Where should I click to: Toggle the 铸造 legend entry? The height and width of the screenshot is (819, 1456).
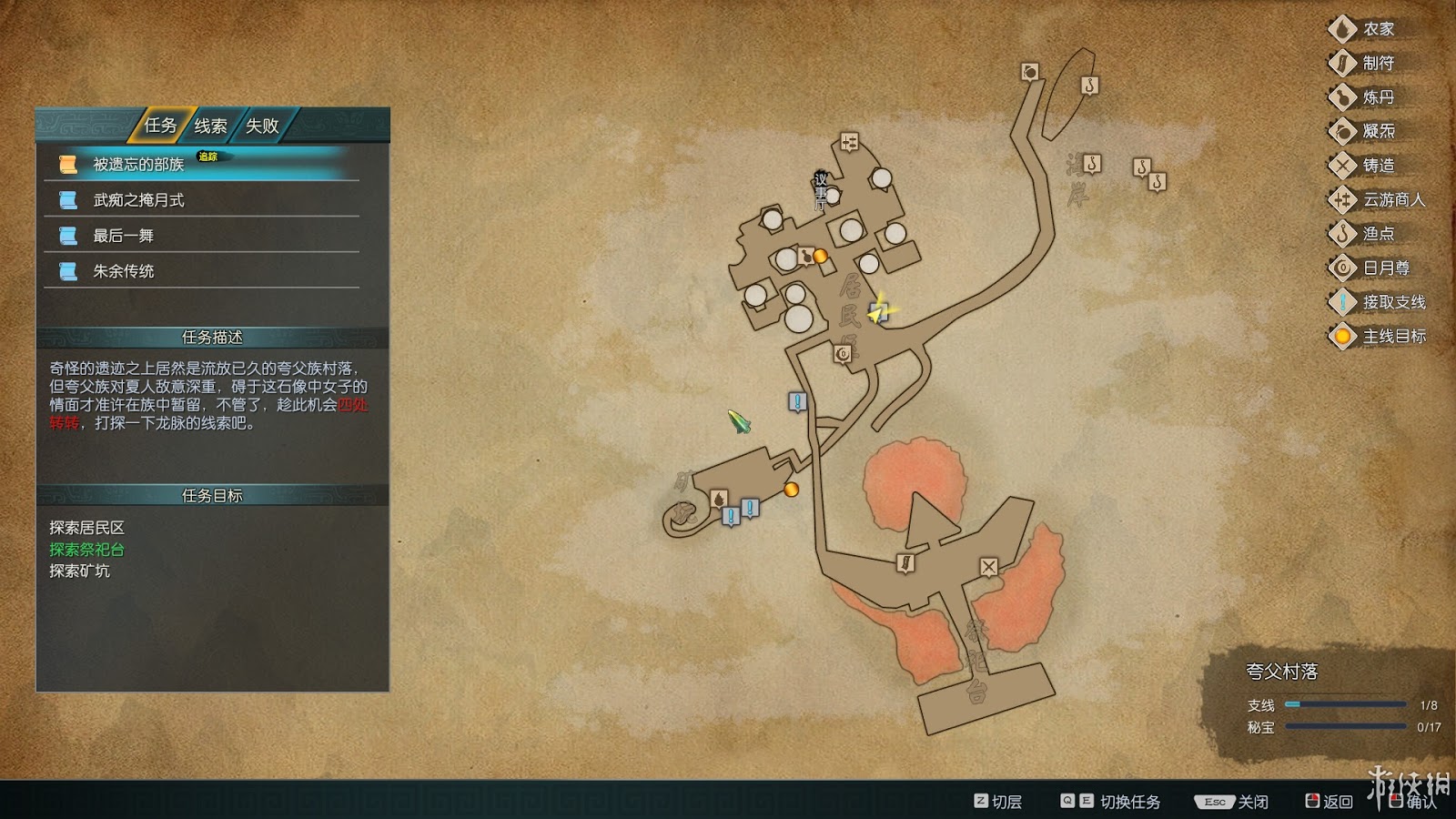1378,166
